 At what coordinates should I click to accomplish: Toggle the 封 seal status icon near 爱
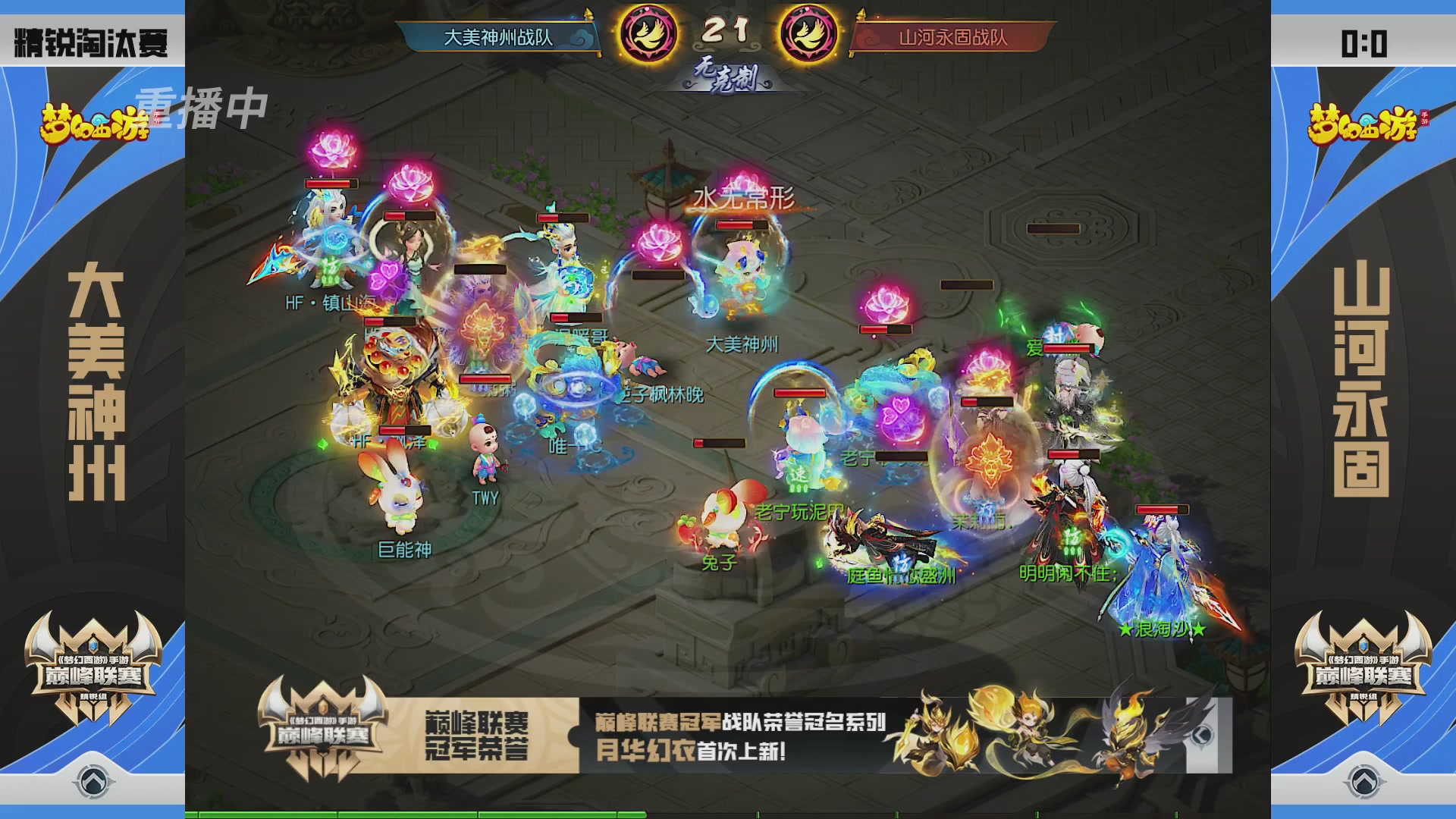pyautogui.click(x=1057, y=333)
